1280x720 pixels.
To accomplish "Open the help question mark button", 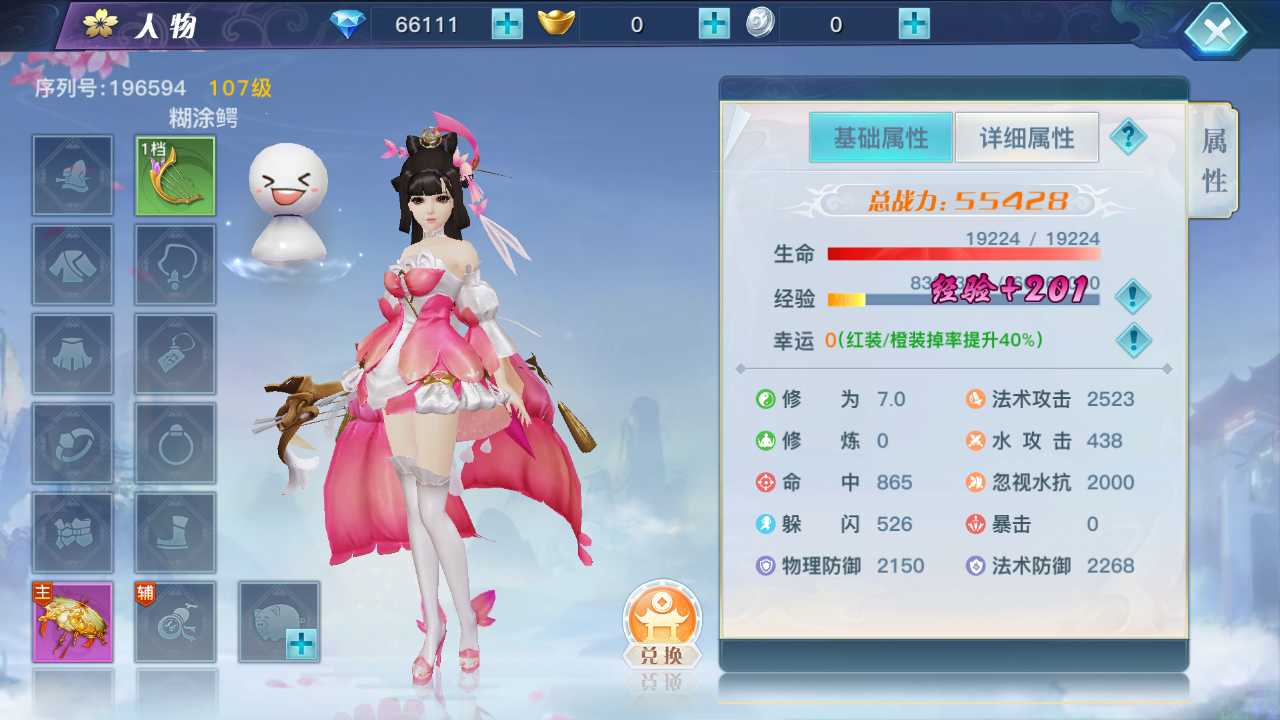I will click(1129, 137).
